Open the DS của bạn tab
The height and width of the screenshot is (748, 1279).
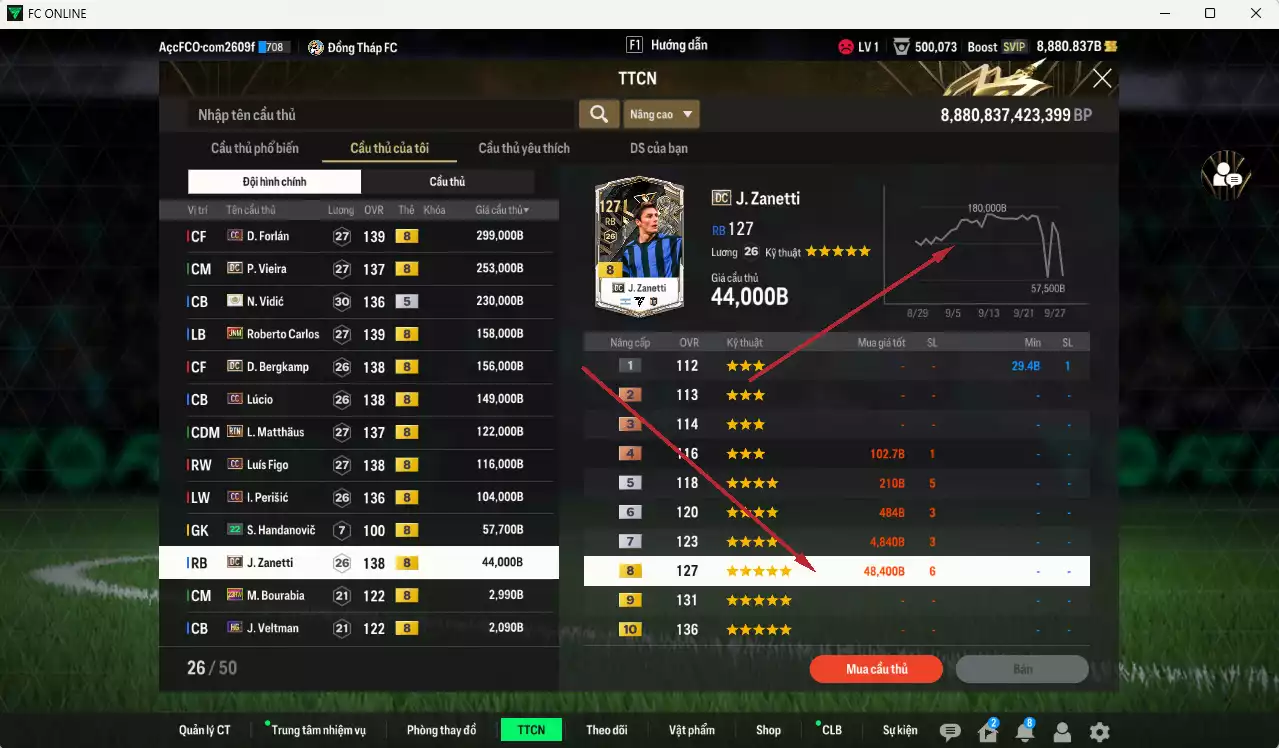[x=658, y=148]
